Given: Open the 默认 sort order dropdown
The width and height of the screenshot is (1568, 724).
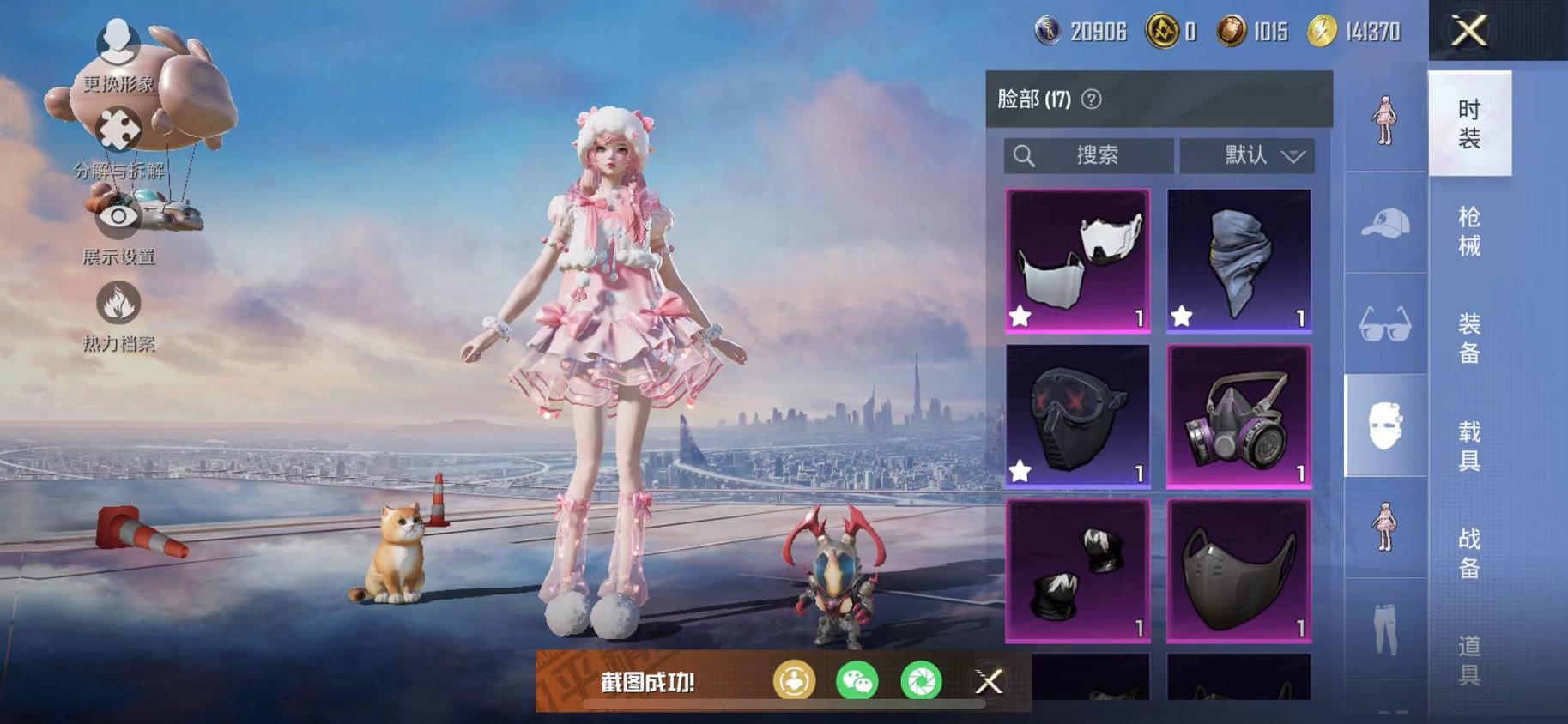Looking at the screenshot, I should click(x=1247, y=155).
